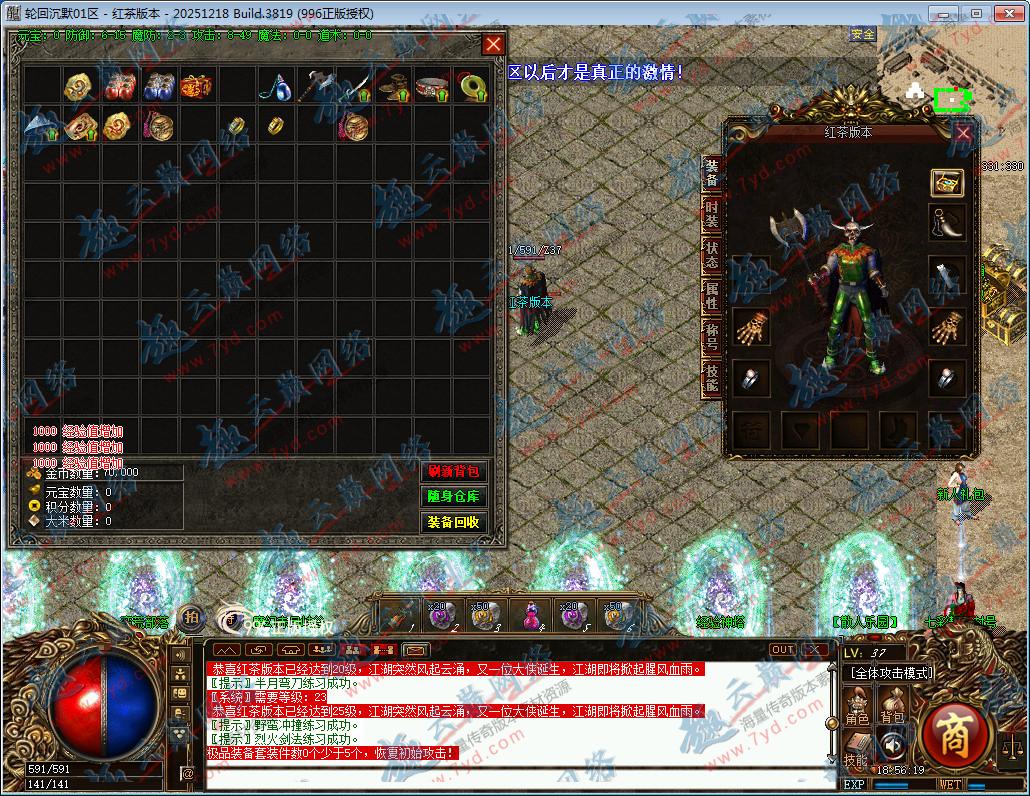Click the 刷新背包 refresh bag button

[453, 472]
